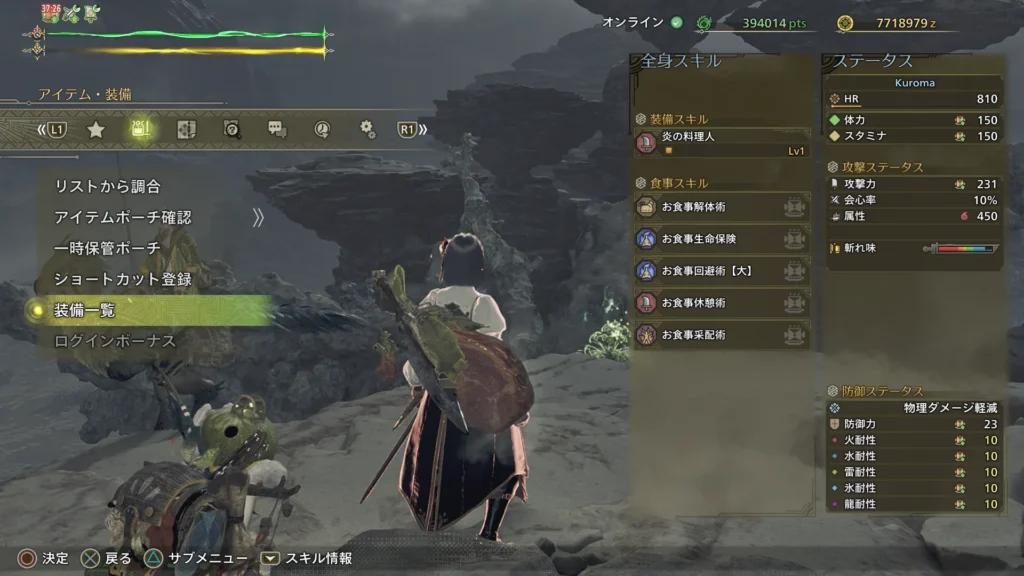The width and height of the screenshot is (1024, 576).
Task: Open the speech bubbles communication tab
Action: coord(277,129)
